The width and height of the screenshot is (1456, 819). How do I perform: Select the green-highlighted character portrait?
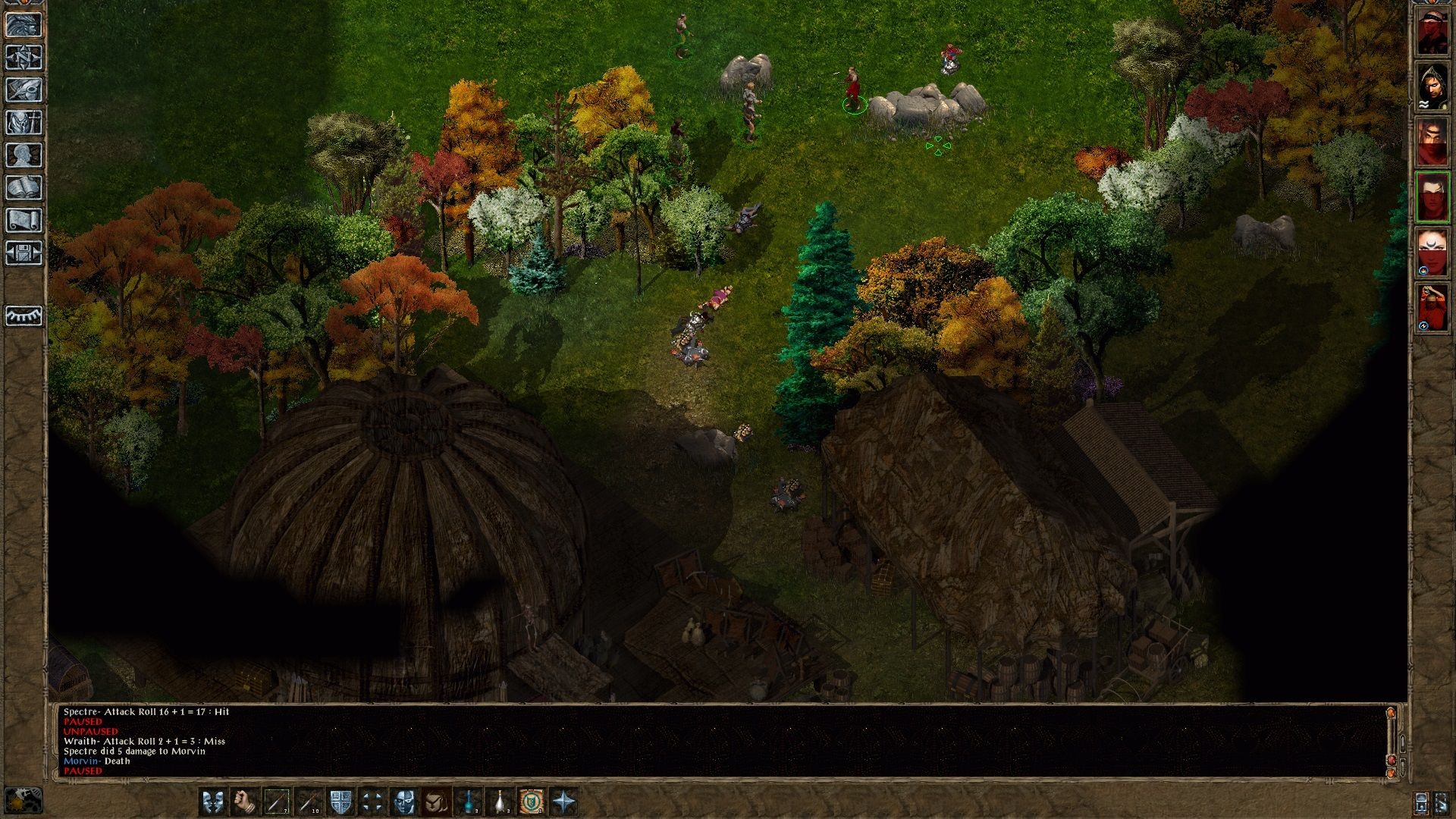[x=1432, y=197]
